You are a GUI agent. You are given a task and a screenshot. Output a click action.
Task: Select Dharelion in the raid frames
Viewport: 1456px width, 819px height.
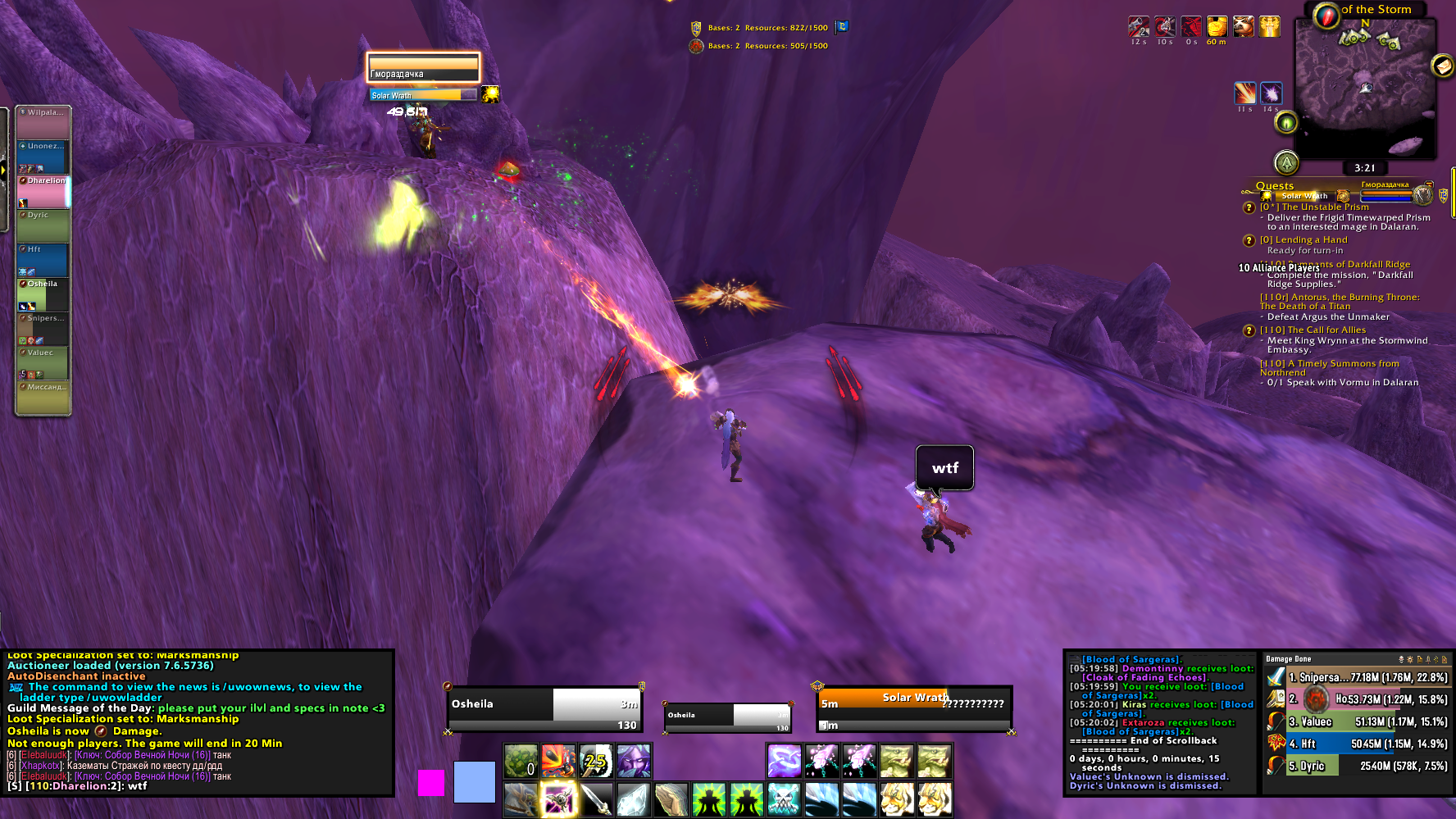coord(43,192)
